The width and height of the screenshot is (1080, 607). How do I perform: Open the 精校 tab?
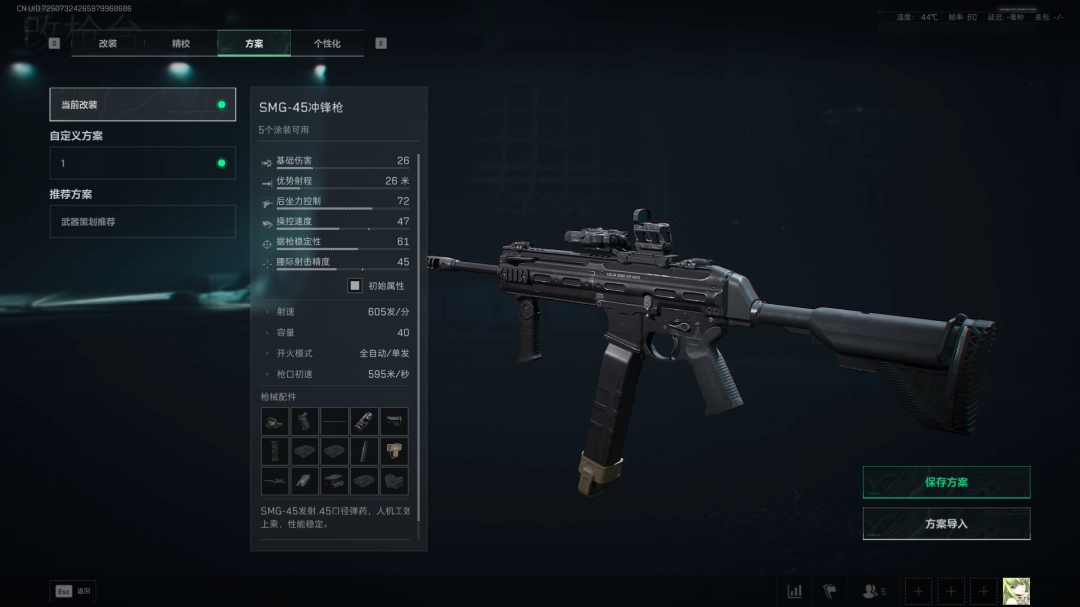181,43
